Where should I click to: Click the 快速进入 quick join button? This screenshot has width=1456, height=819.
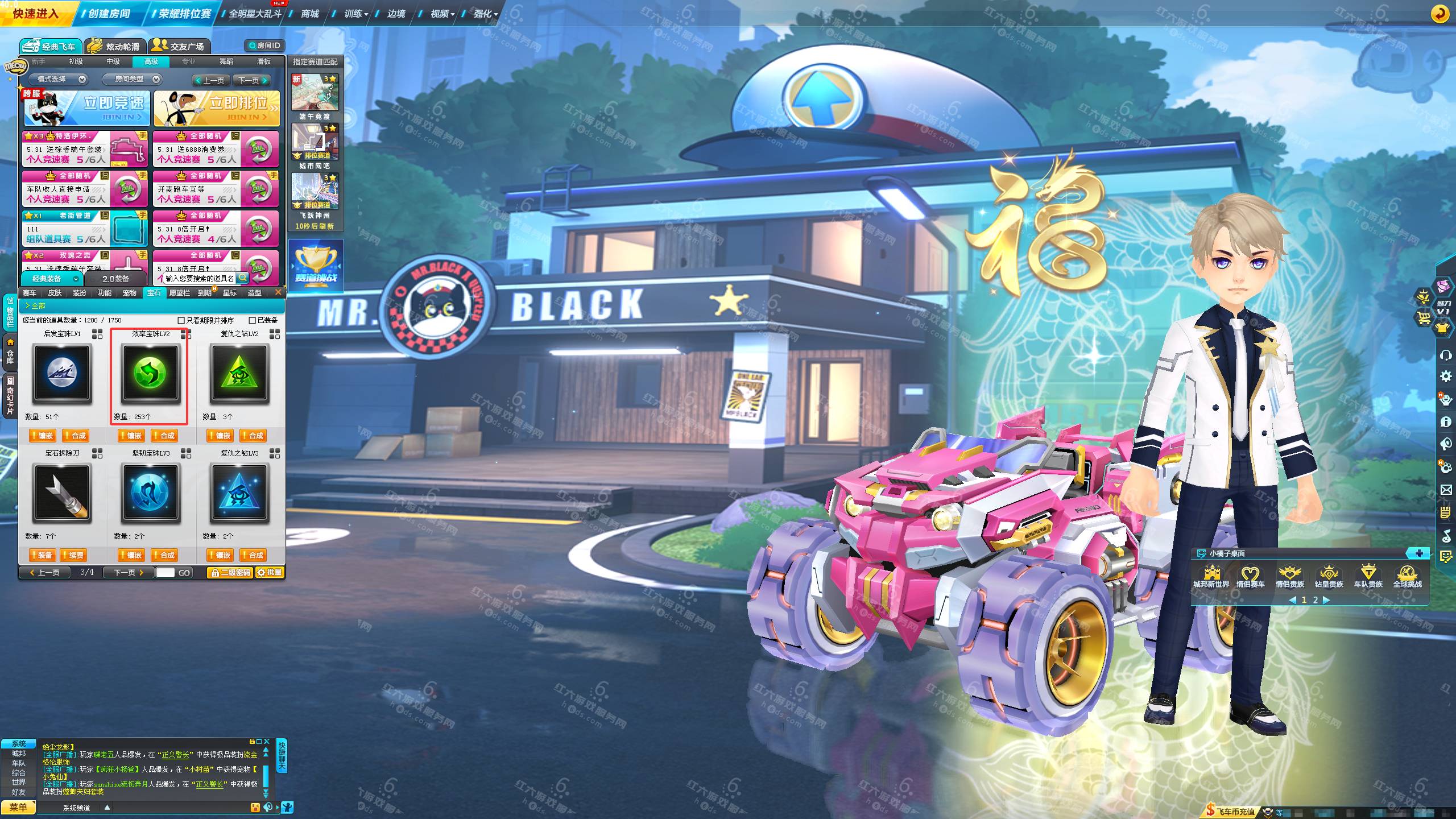(35, 13)
